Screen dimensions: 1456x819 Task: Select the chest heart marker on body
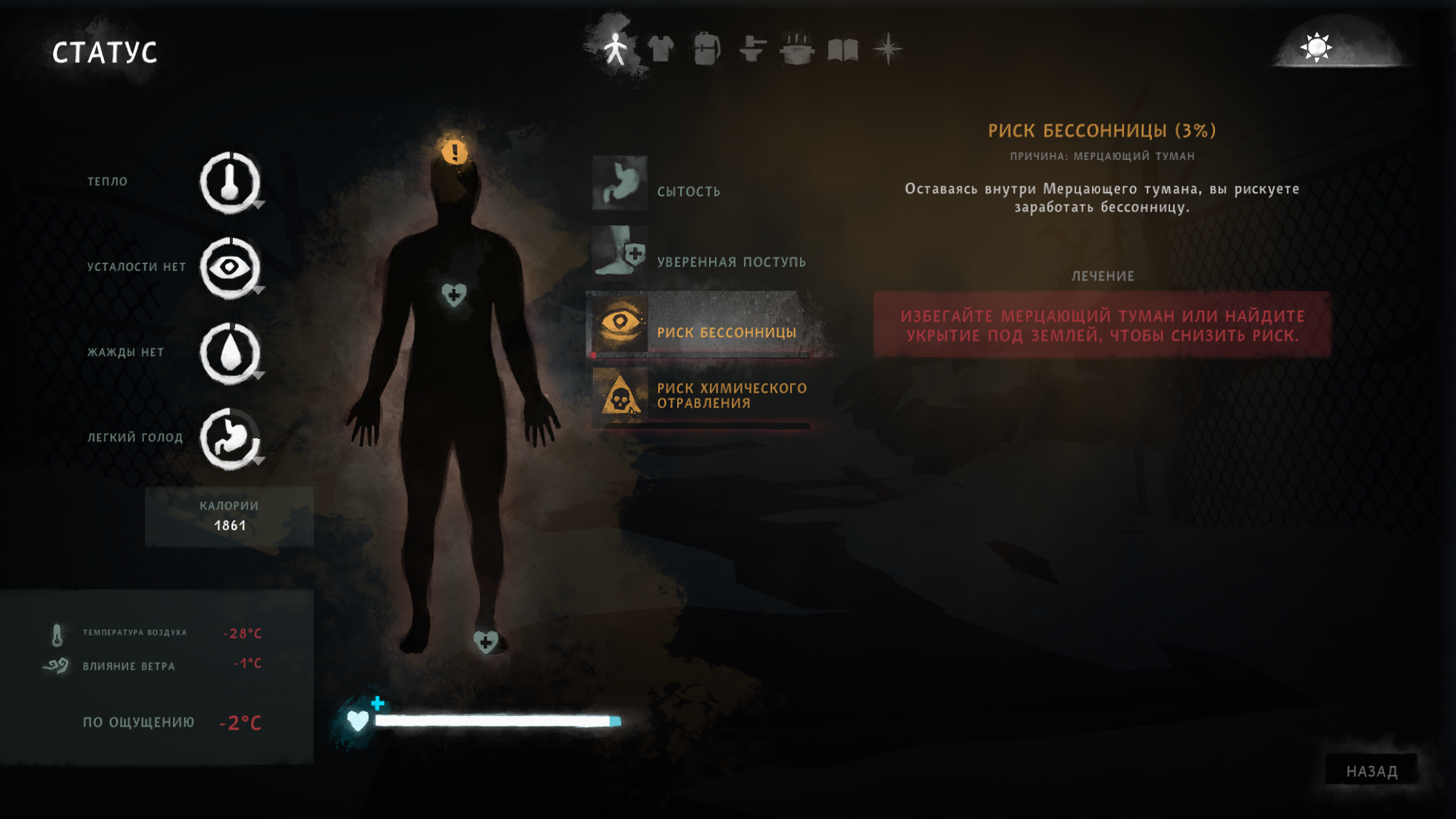tap(453, 295)
